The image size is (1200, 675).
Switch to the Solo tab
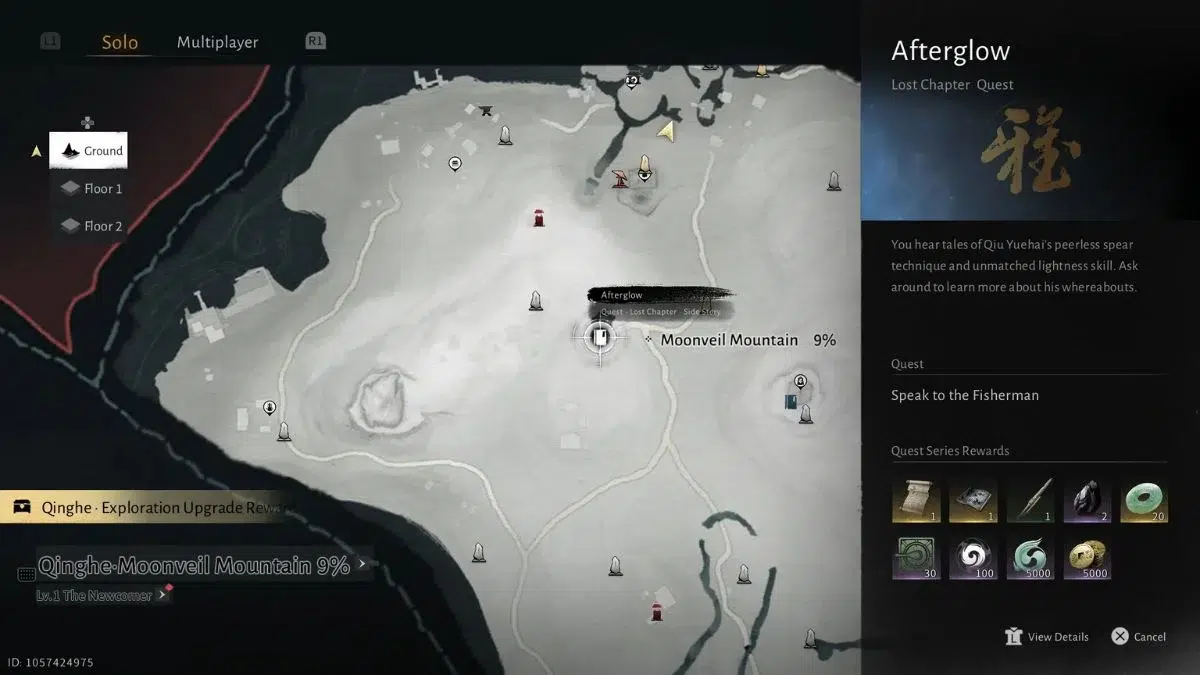[120, 43]
